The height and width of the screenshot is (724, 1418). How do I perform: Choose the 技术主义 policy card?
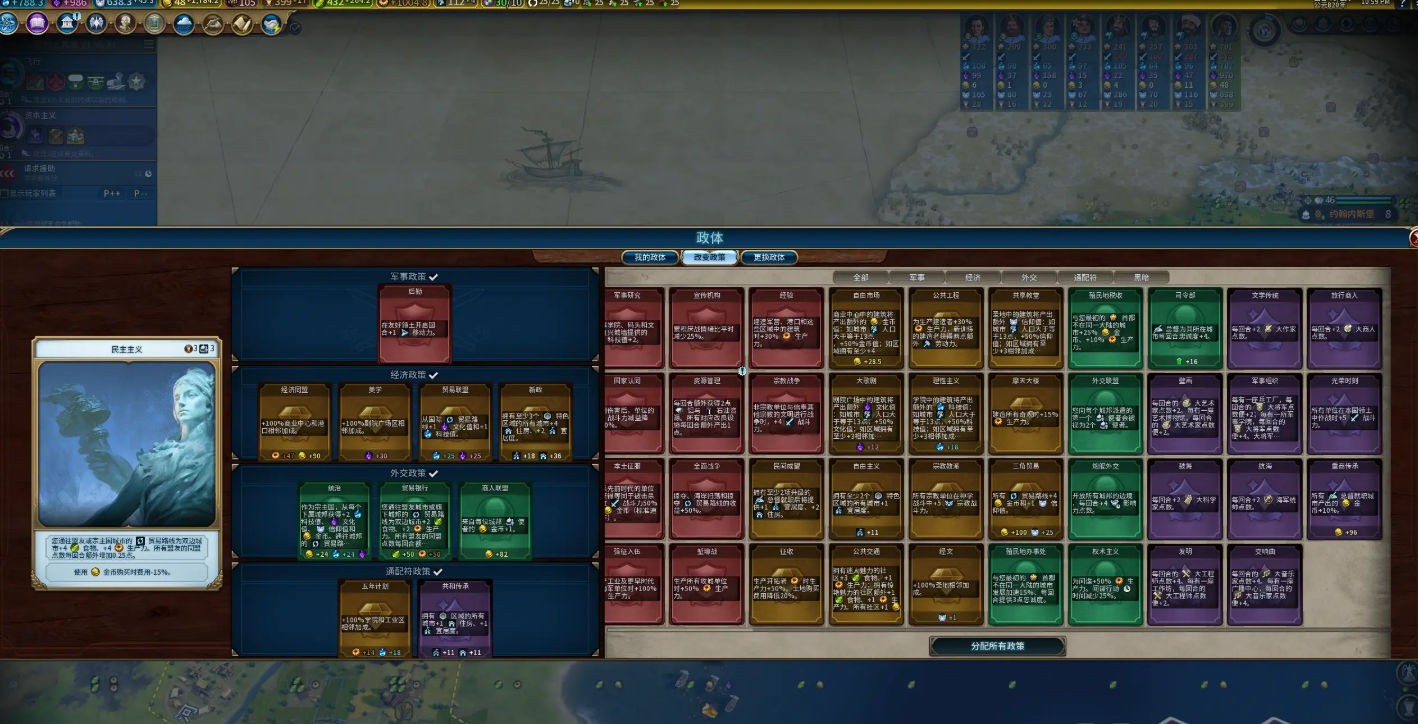point(1106,584)
